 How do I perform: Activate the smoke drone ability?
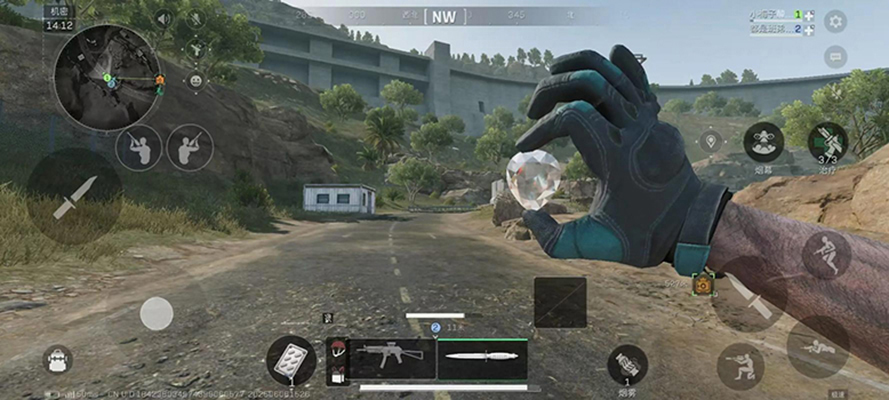pos(764,142)
